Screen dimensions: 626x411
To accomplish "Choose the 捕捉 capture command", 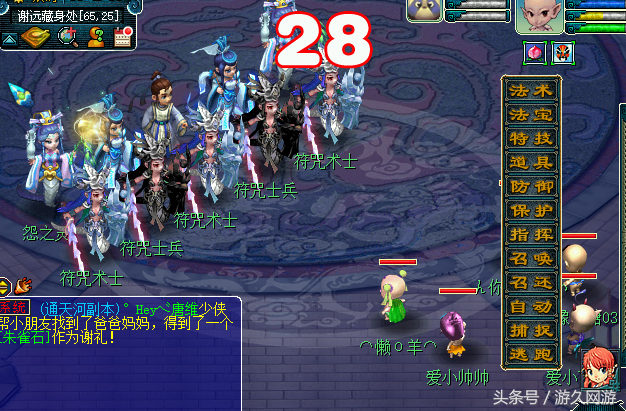I will tap(531, 330).
